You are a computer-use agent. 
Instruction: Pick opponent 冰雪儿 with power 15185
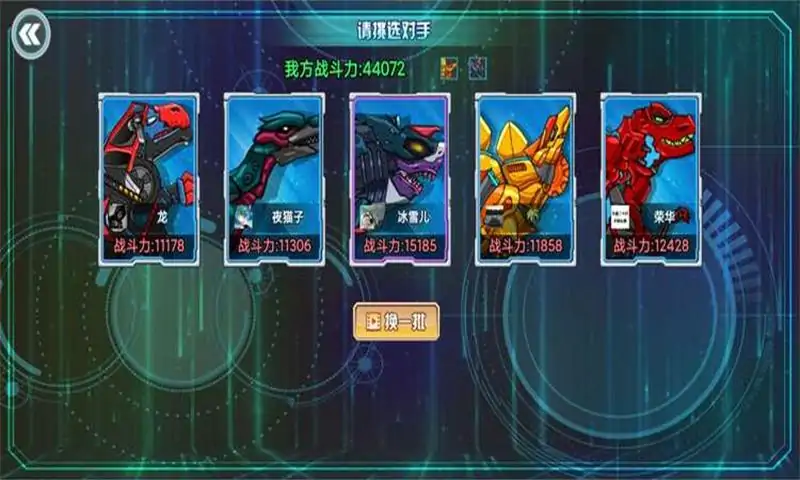[400, 179]
